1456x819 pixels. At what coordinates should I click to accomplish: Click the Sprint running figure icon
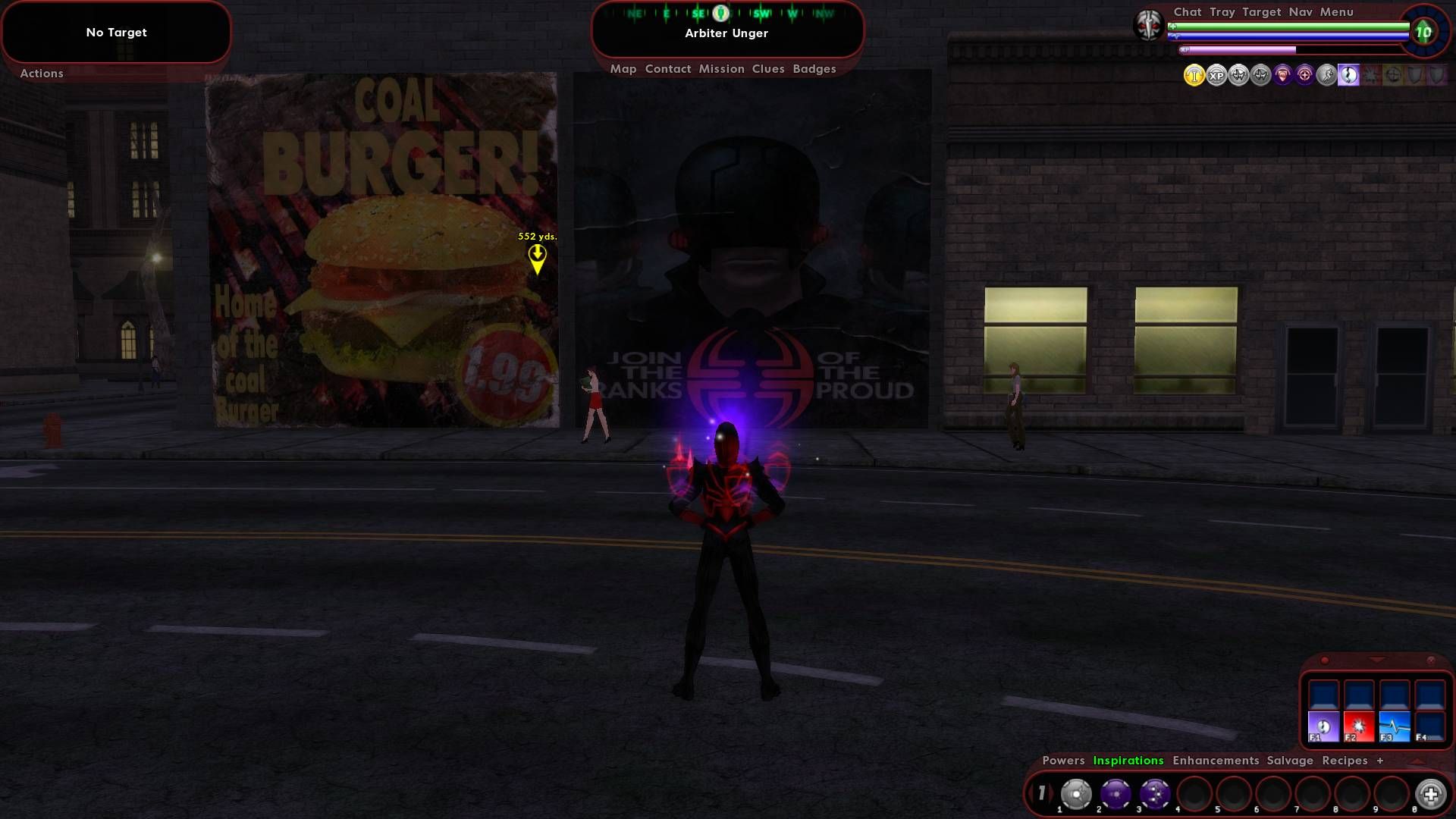[1326, 75]
